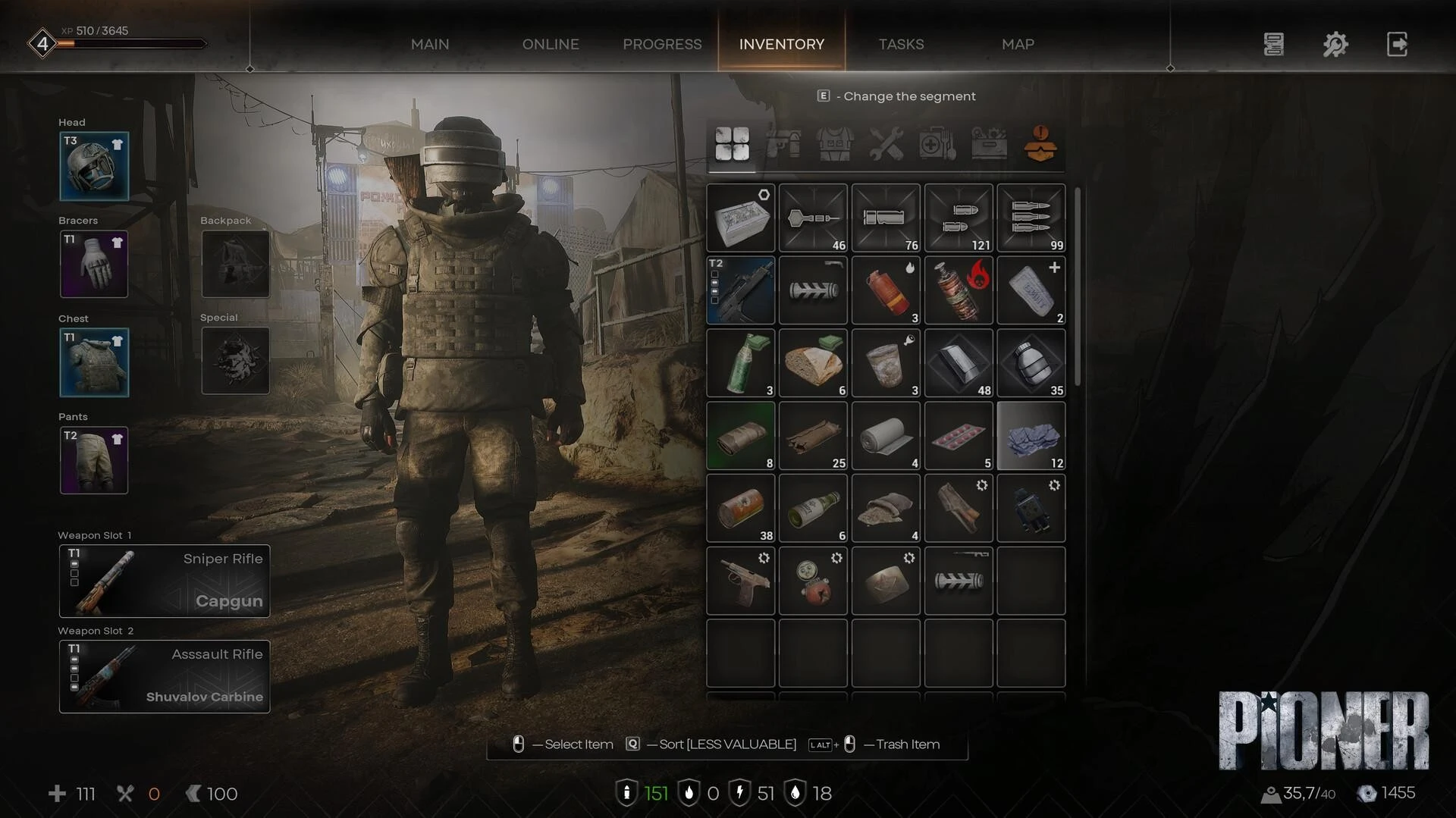The width and height of the screenshot is (1456, 818).
Task: Click the exit door icon
Action: pyautogui.click(x=1397, y=45)
